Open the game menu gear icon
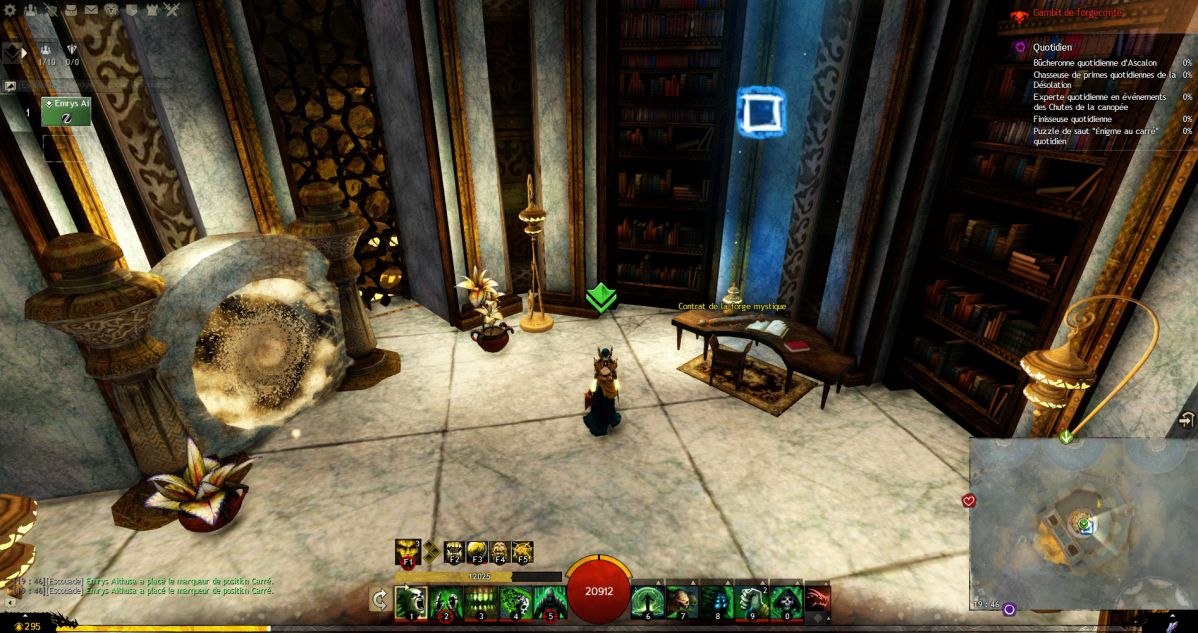The height and width of the screenshot is (633, 1198). 12,11
